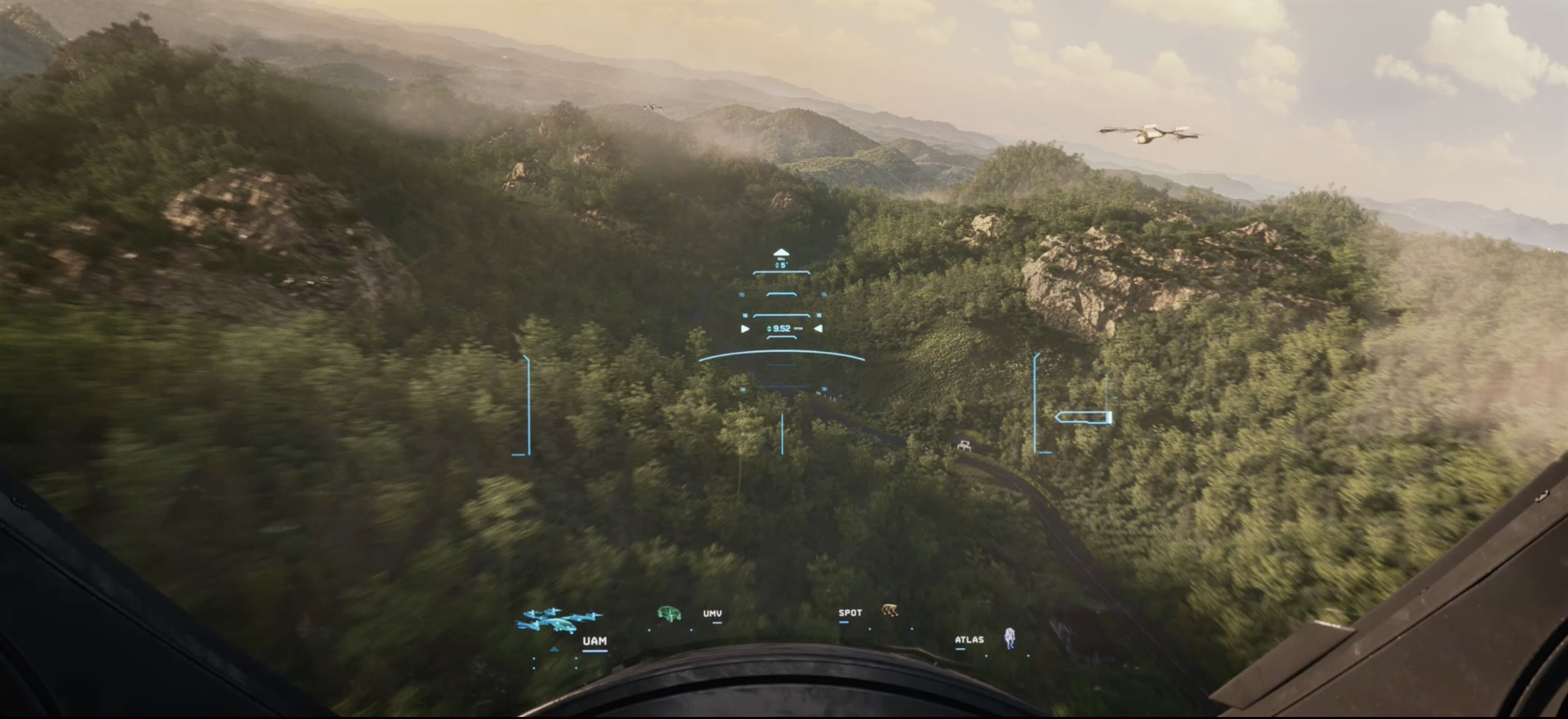Screen dimensions: 1568x719
Task: Select the UAM aircraft in the vehicle selector
Action: [x=559, y=621]
